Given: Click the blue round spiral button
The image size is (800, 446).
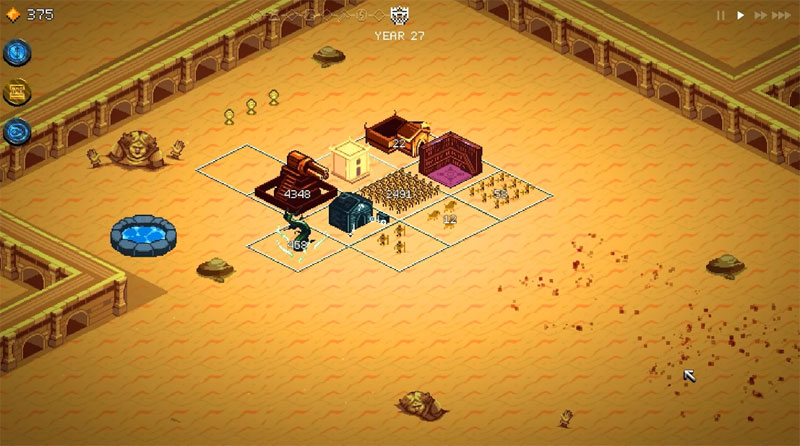Looking at the screenshot, I should point(18,131).
